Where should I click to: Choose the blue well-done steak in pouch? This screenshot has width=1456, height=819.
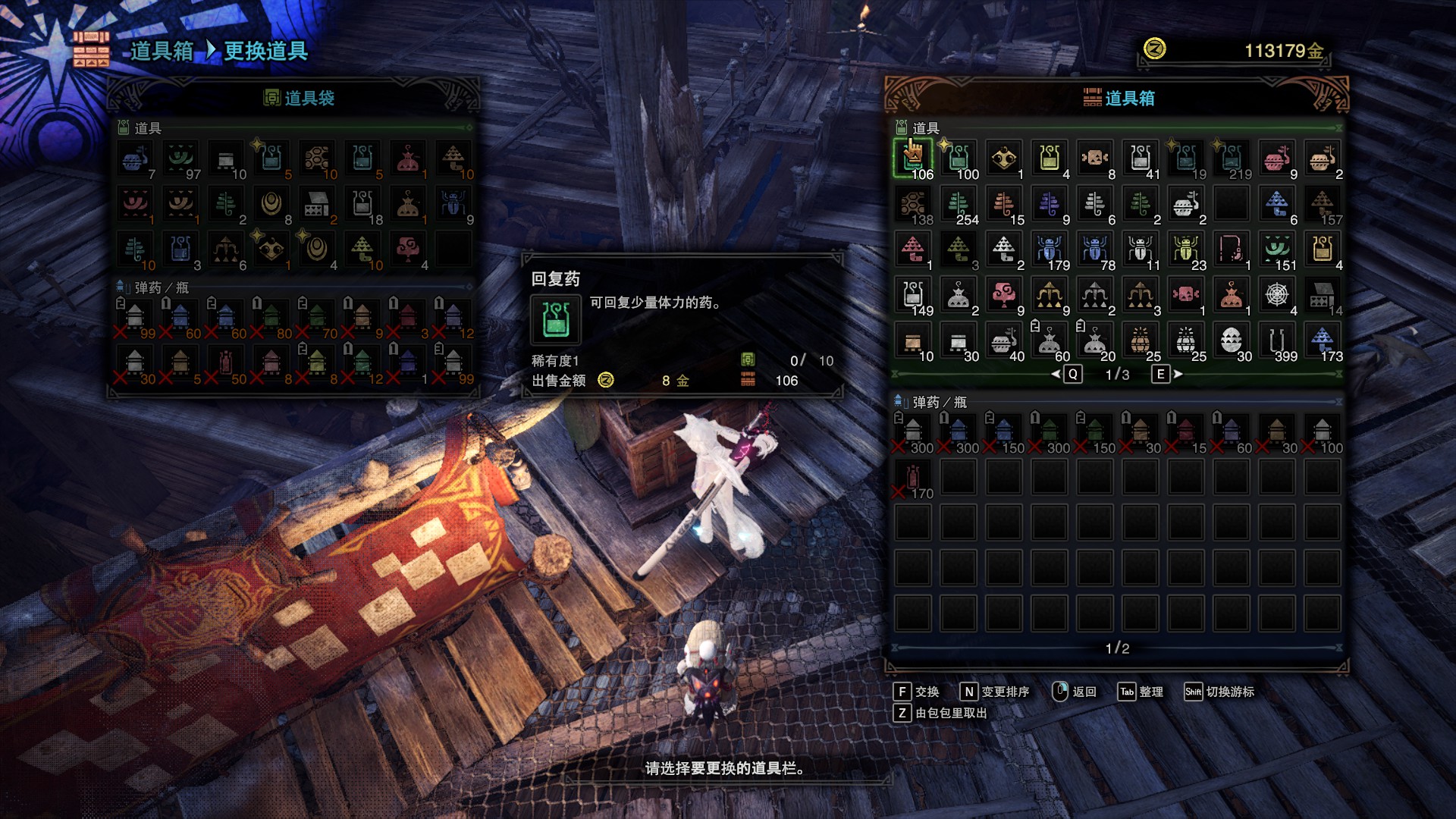tap(135, 159)
